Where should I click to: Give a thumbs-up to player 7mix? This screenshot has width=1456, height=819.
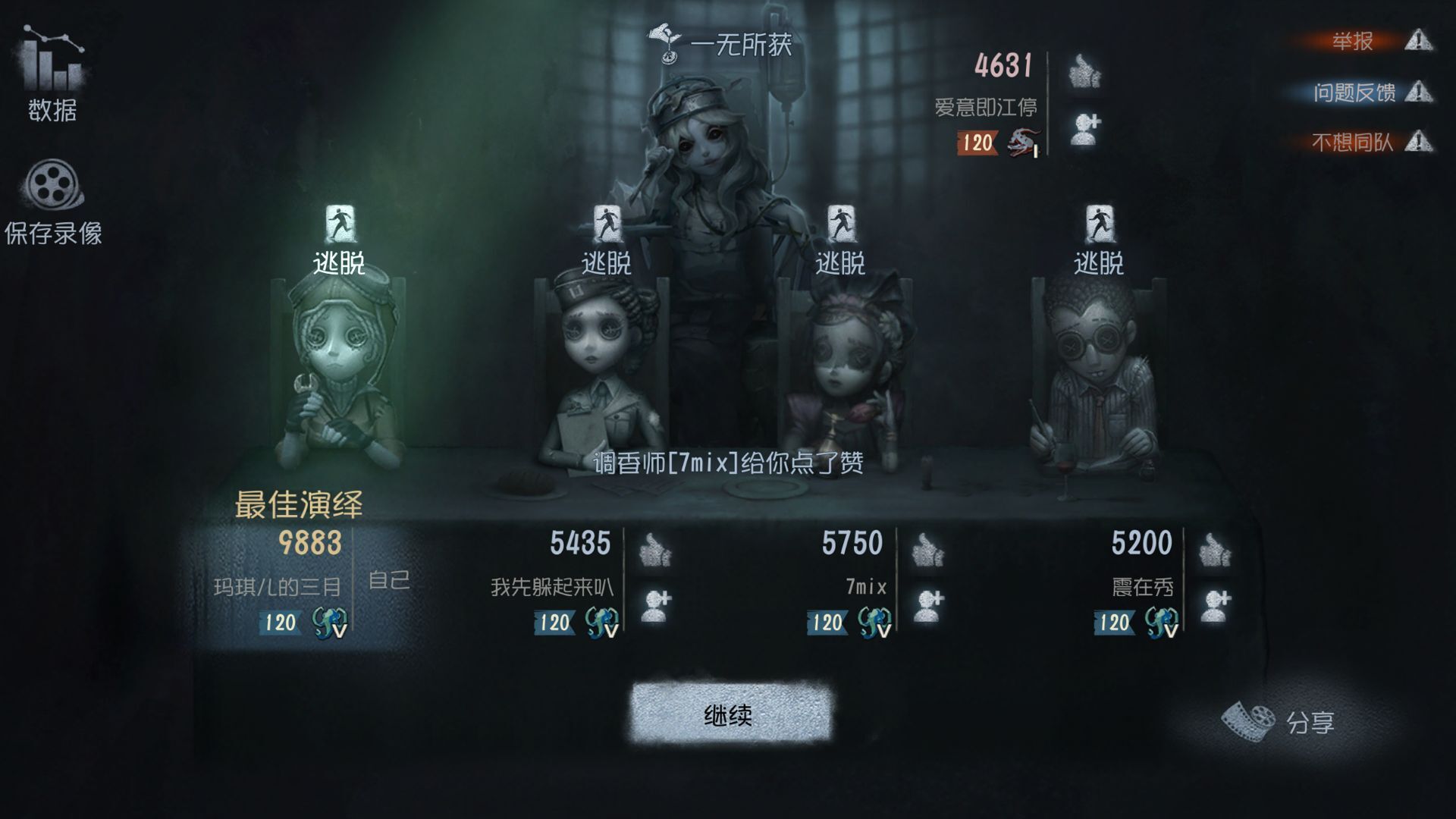coord(927,550)
